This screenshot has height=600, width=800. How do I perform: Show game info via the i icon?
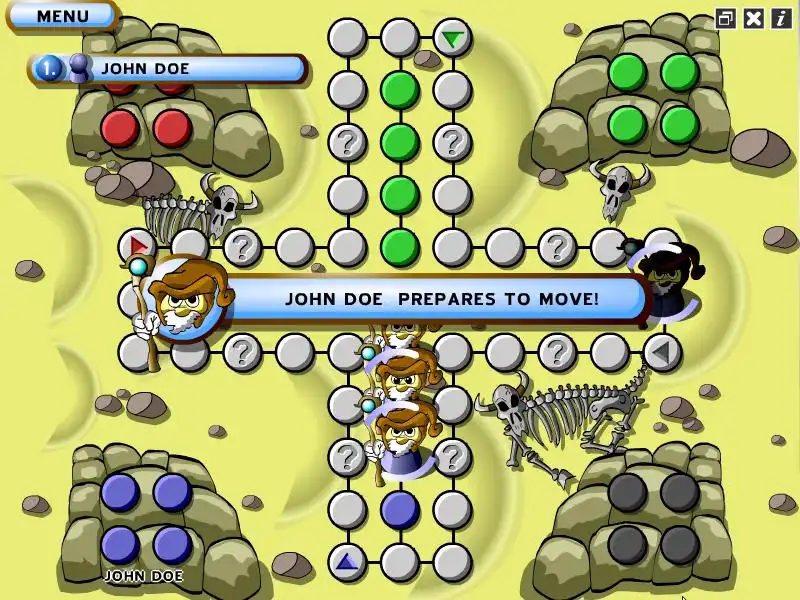781,18
